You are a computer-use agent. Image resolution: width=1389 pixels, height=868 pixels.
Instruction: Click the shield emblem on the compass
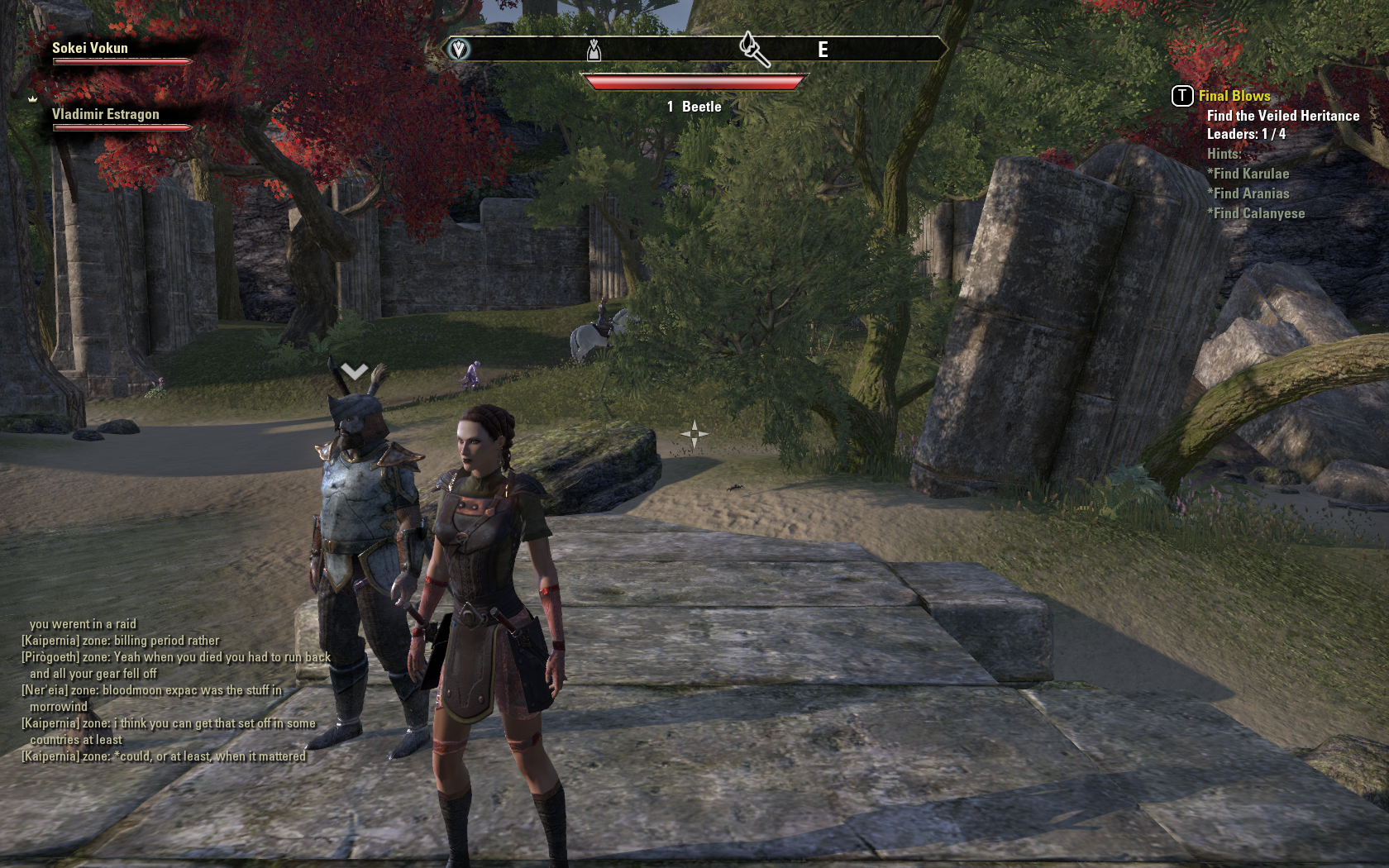coord(459,50)
